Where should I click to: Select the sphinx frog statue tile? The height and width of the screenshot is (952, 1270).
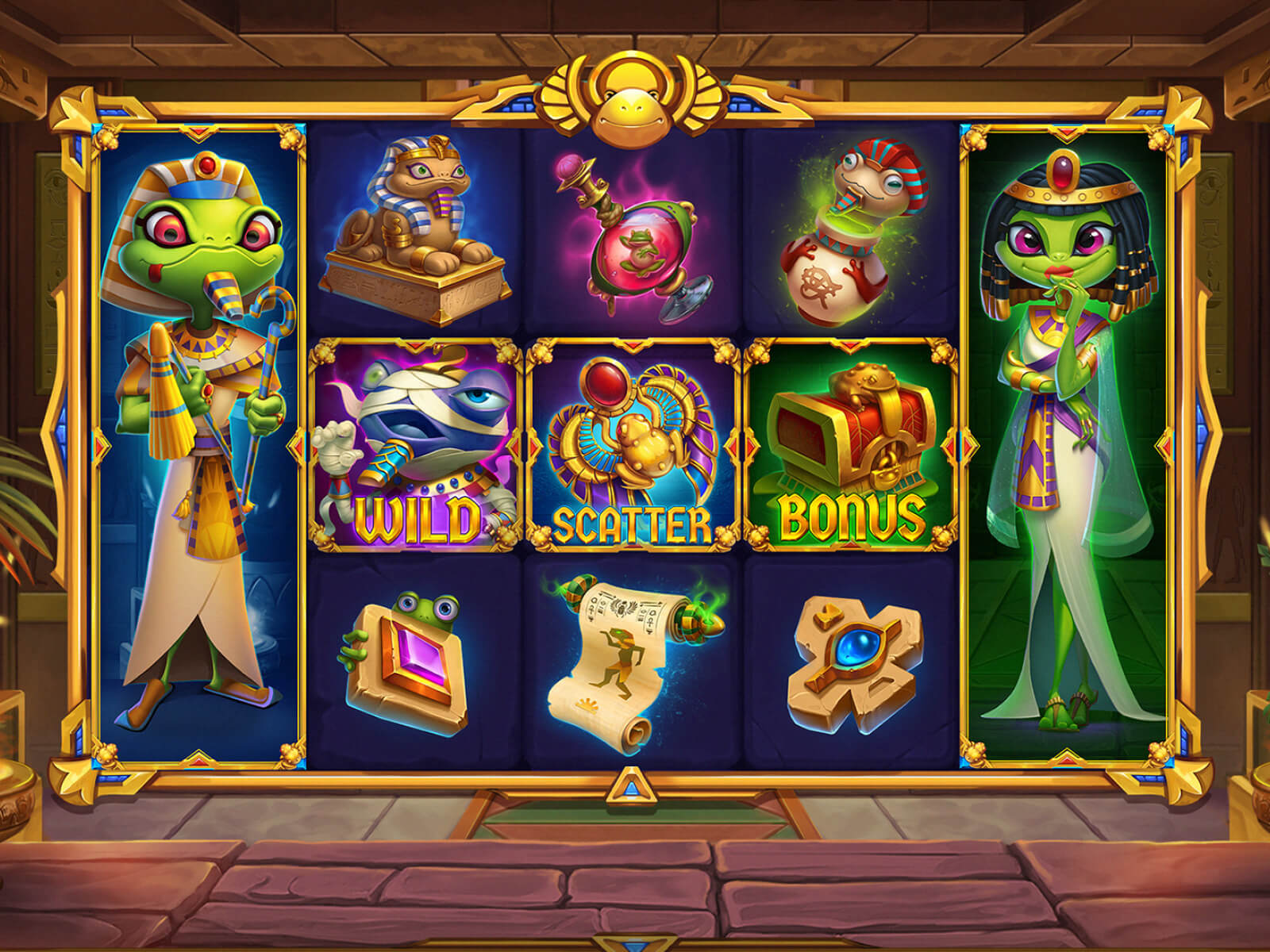pyautogui.click(x=417, y=230)
